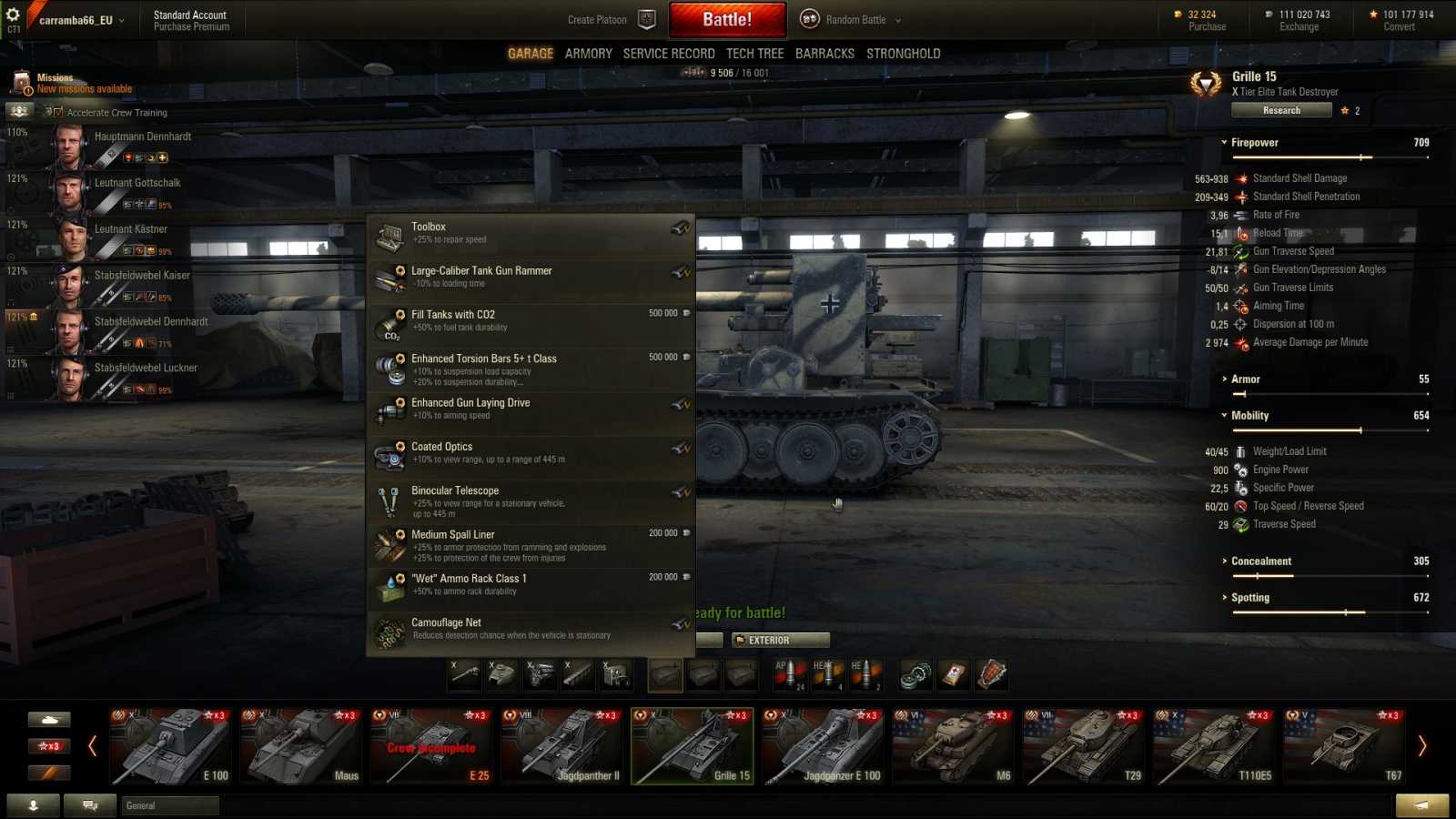
Task: Expand the Armor stats section
Action: (x=1245, y=379)
